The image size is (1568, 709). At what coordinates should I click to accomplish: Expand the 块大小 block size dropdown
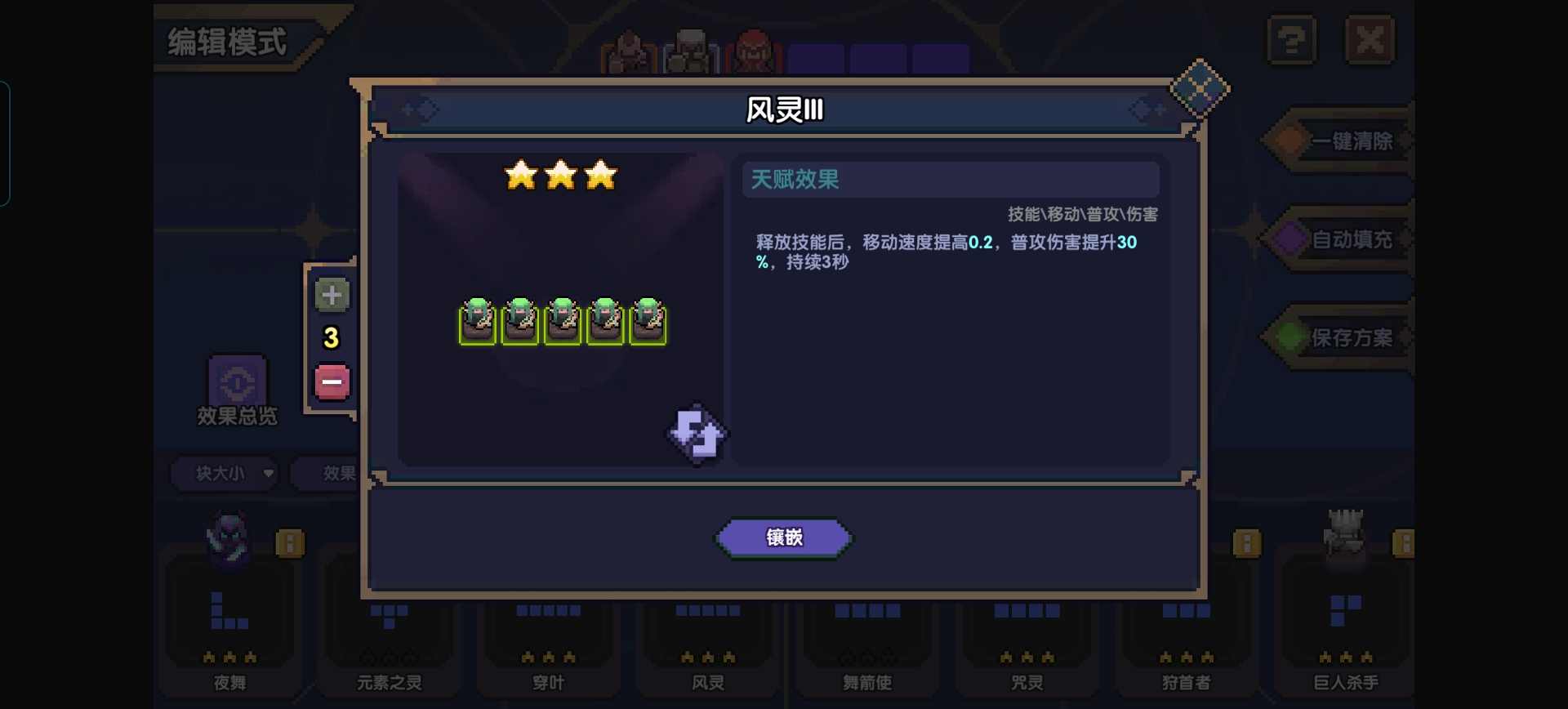(224, 474)
